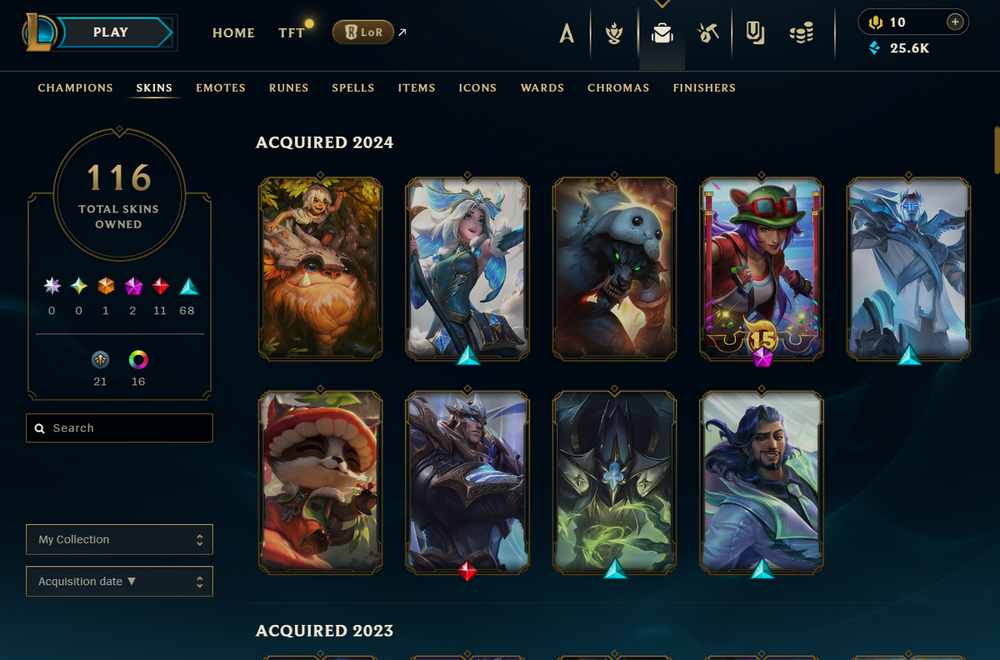Switch to the Champions tab

click(x=75, y=88)
